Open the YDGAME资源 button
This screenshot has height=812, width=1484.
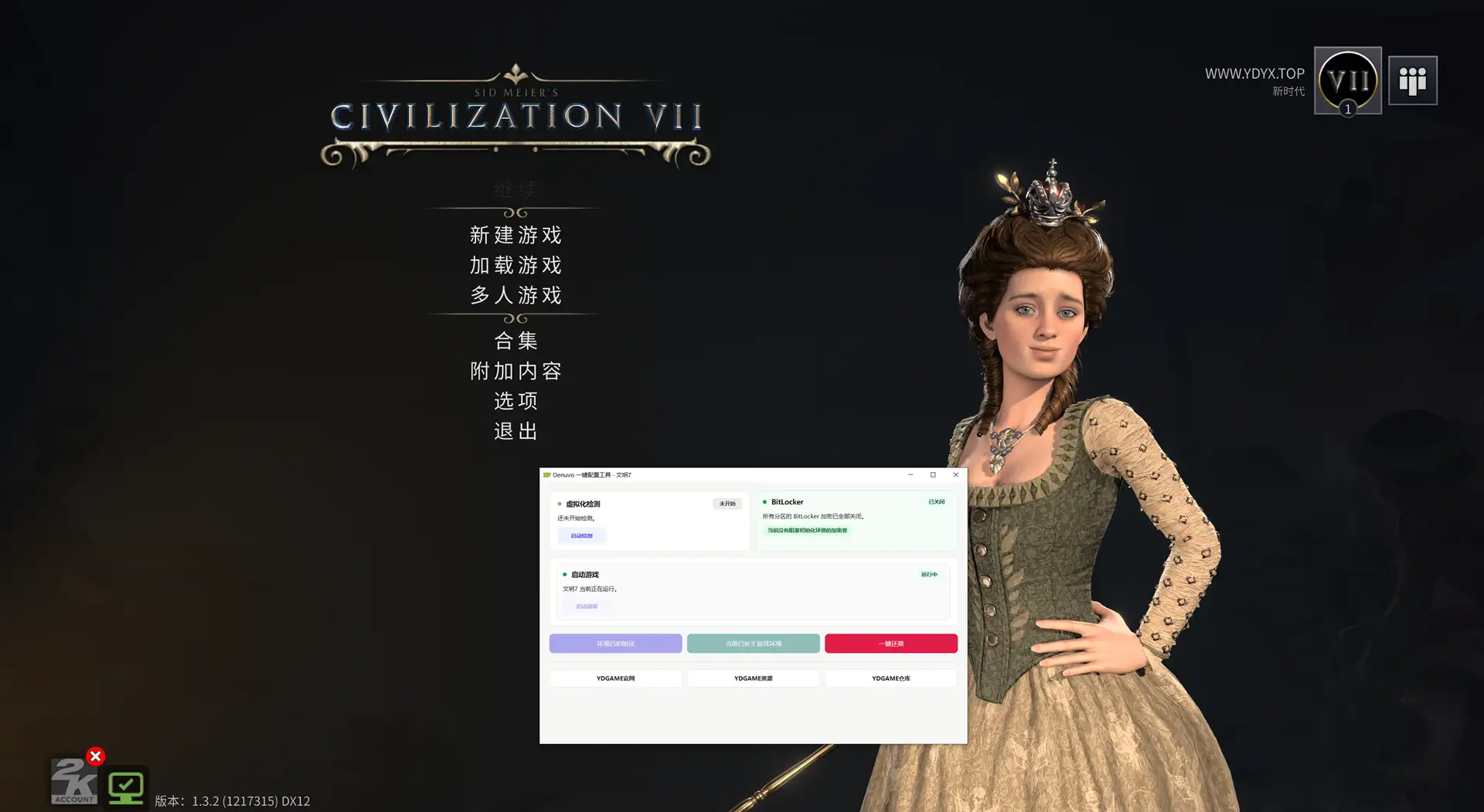(x=753, y=678)
